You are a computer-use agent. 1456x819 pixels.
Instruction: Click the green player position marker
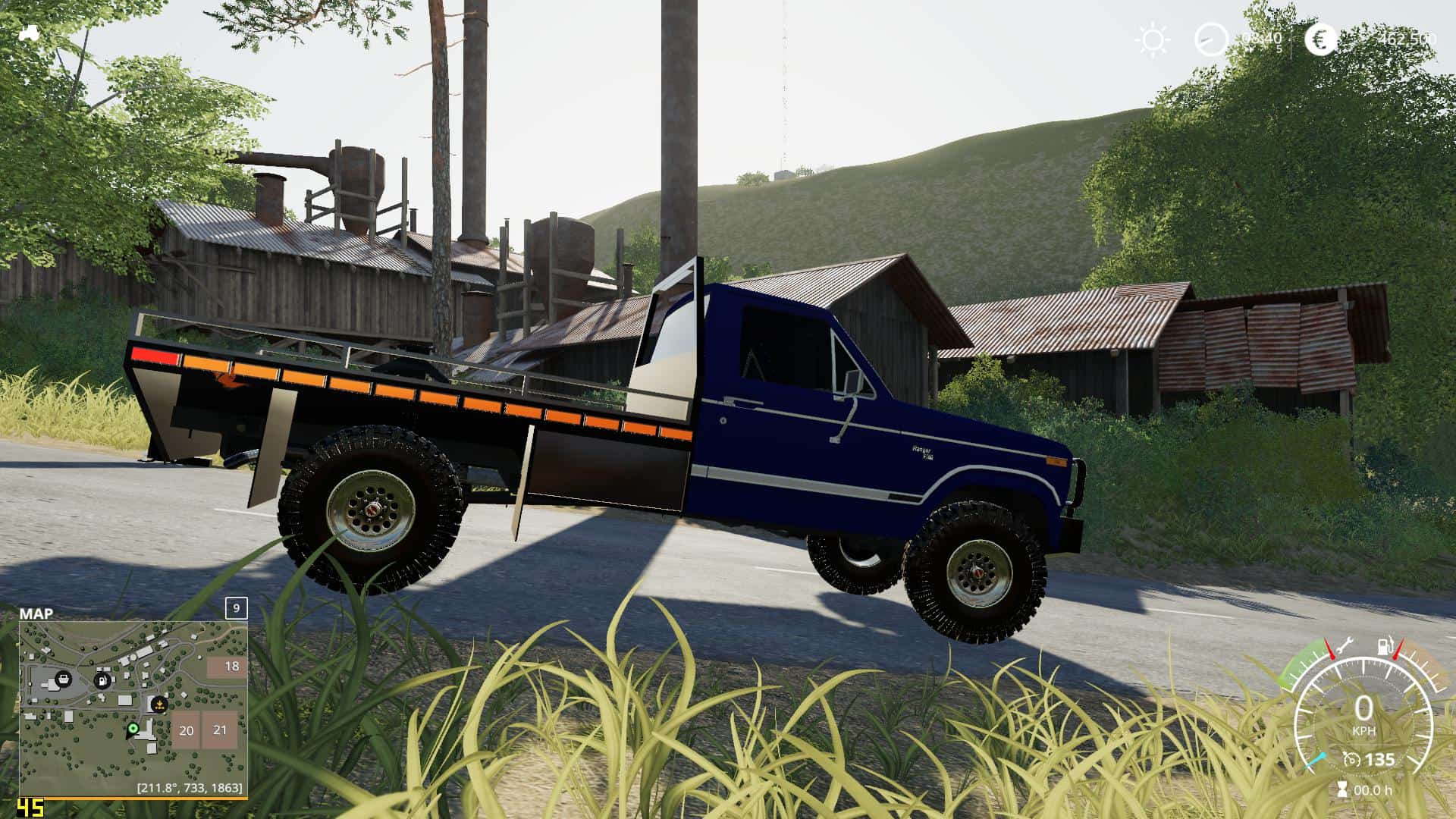click(133, 729)
